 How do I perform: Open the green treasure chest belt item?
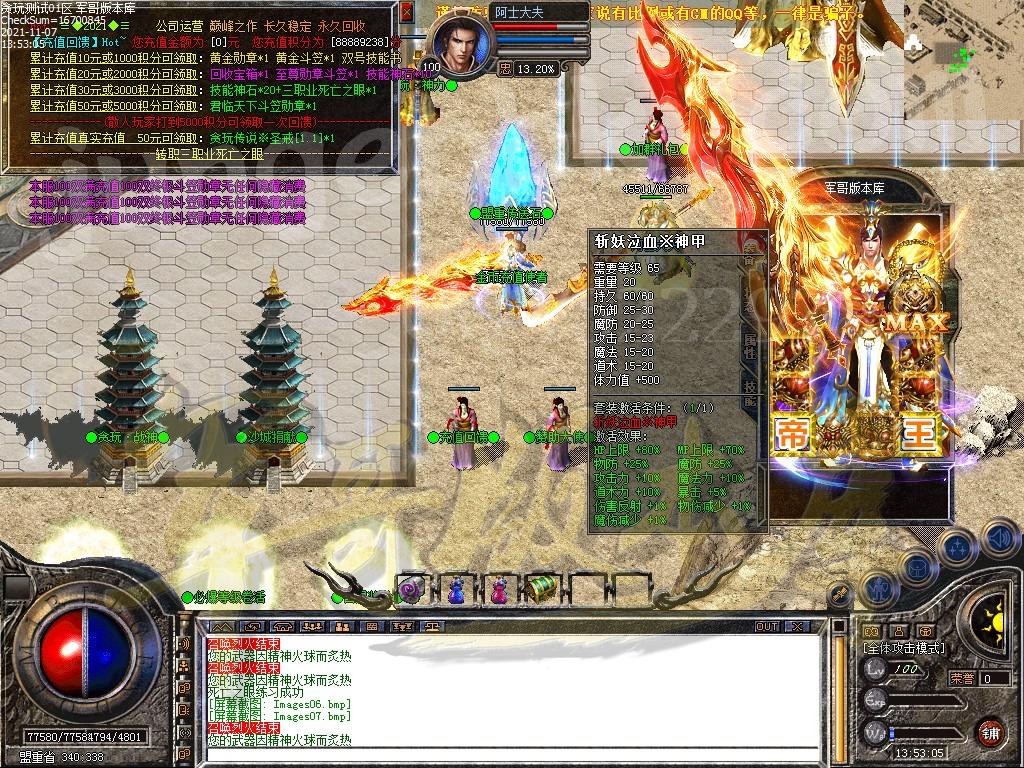541,588
